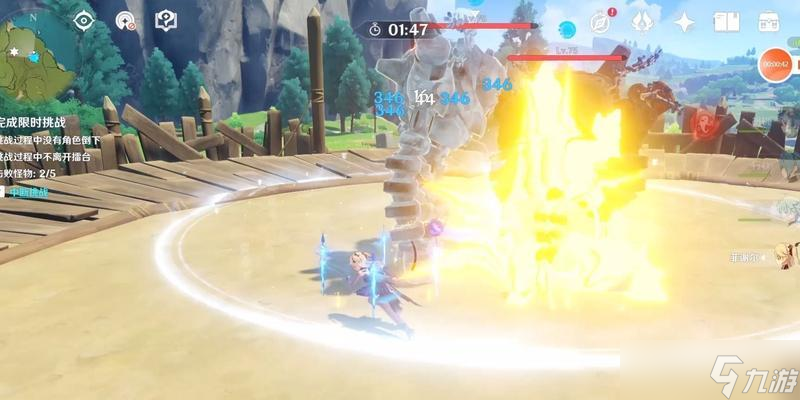Screen dimensions: 800x400
Task: Toggle the eye-shaped elemental sight icon
Action: [85, 20]
